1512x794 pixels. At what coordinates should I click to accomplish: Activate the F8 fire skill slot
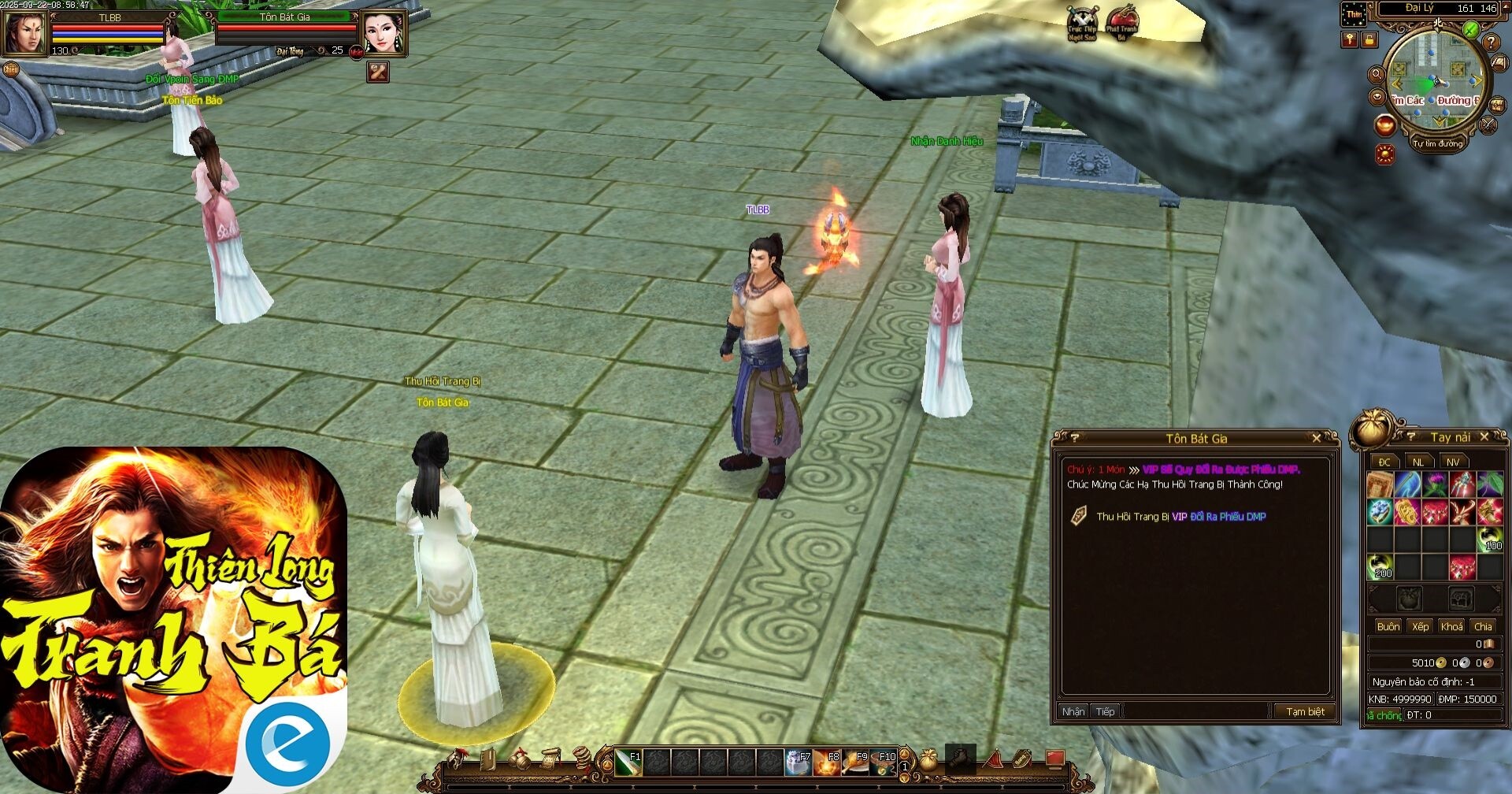pos(827,762)
